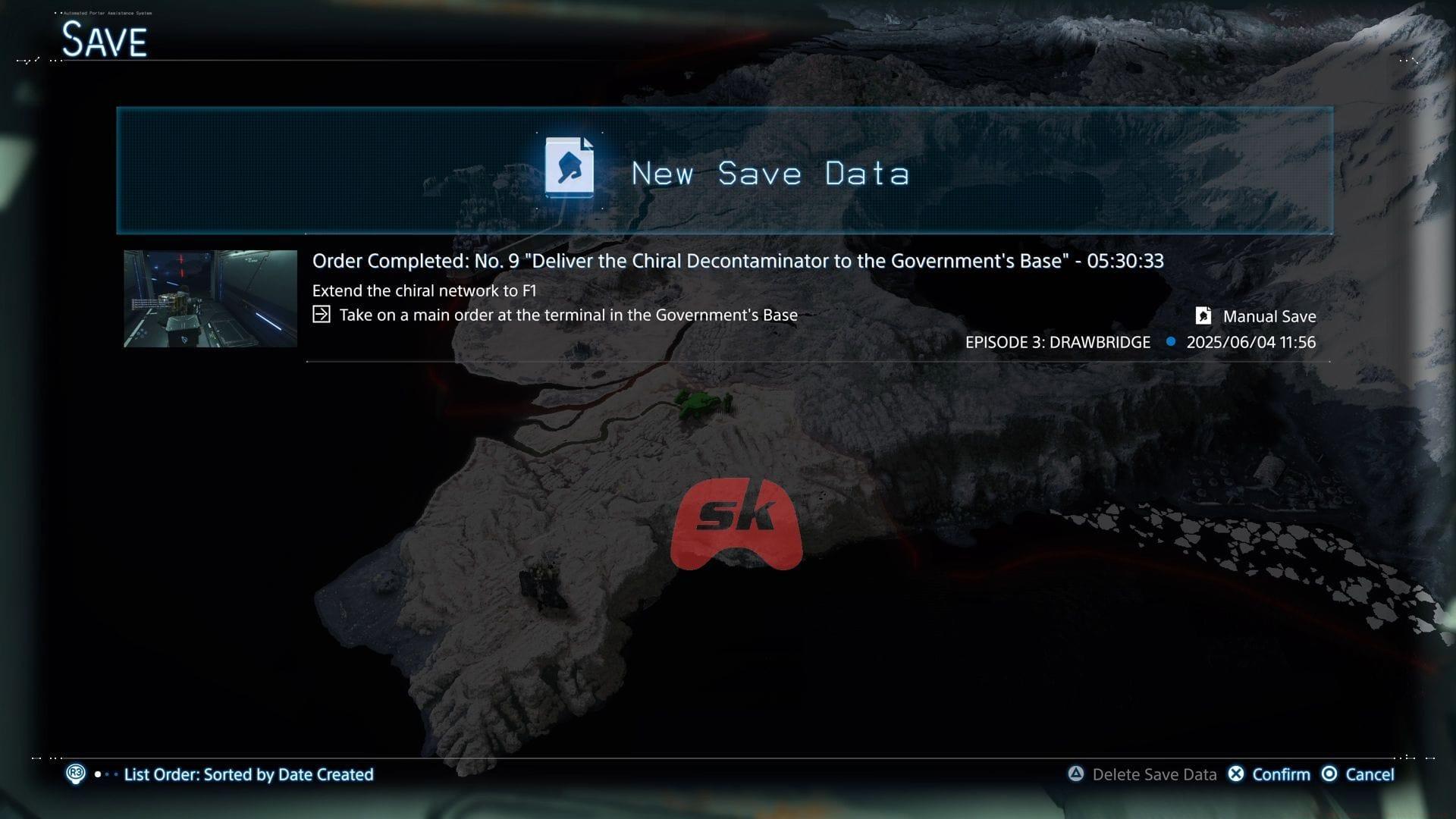Select the handprint file icon in New Save Data bar
The width and height of the screenshot is (1456, 819).
570,168
